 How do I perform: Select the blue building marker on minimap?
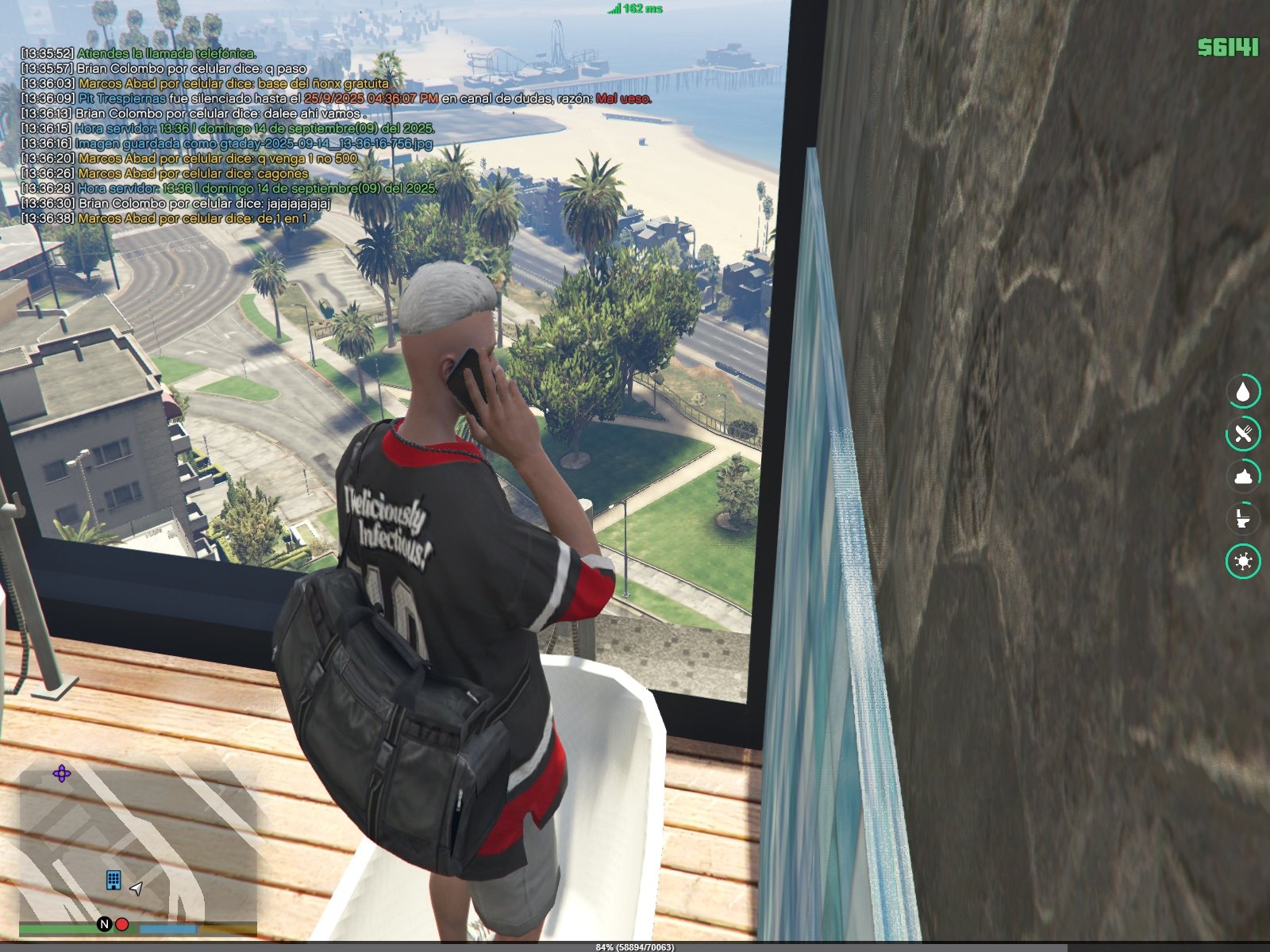(114, 880)
